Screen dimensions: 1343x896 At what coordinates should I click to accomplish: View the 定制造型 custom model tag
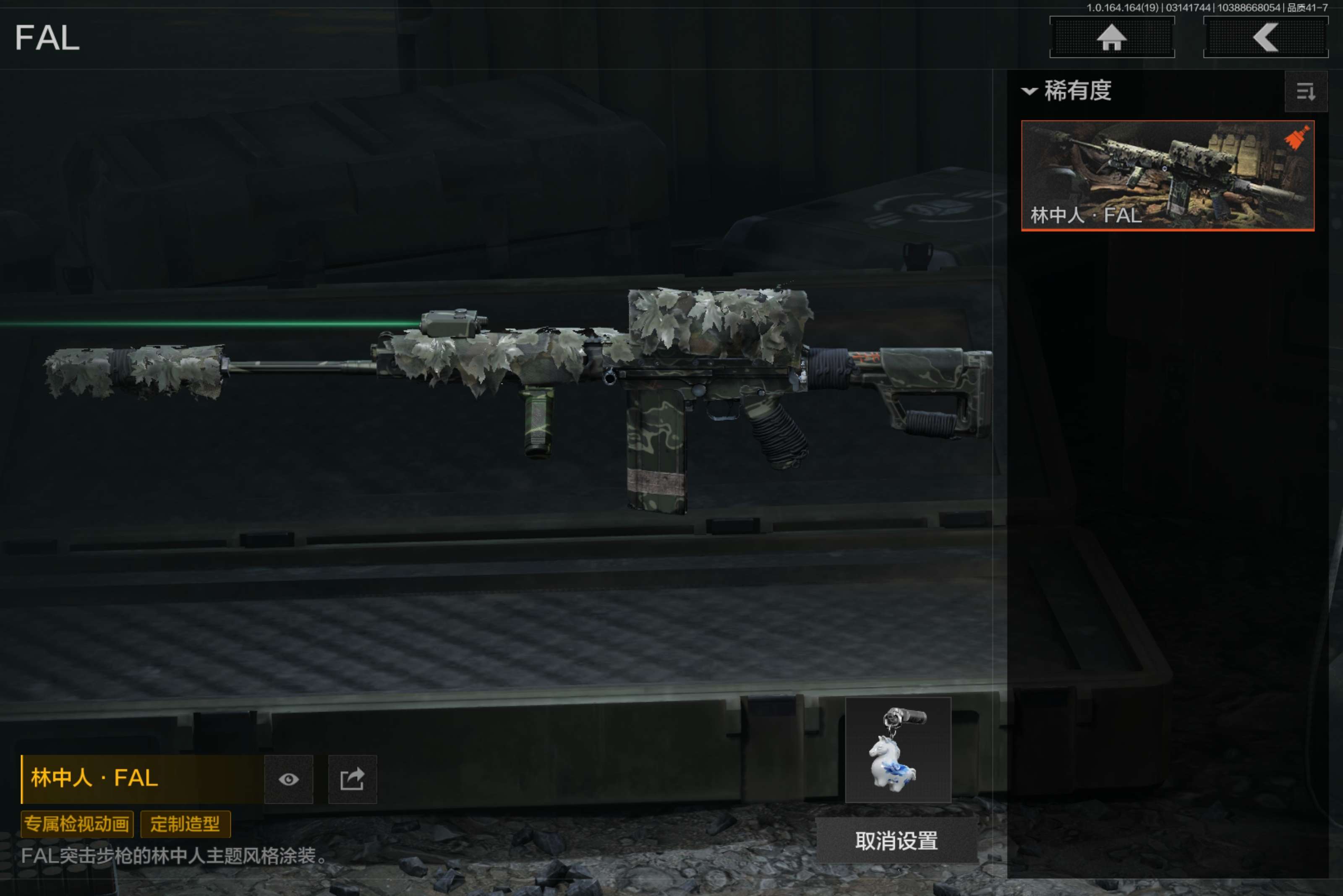(185, 824)
